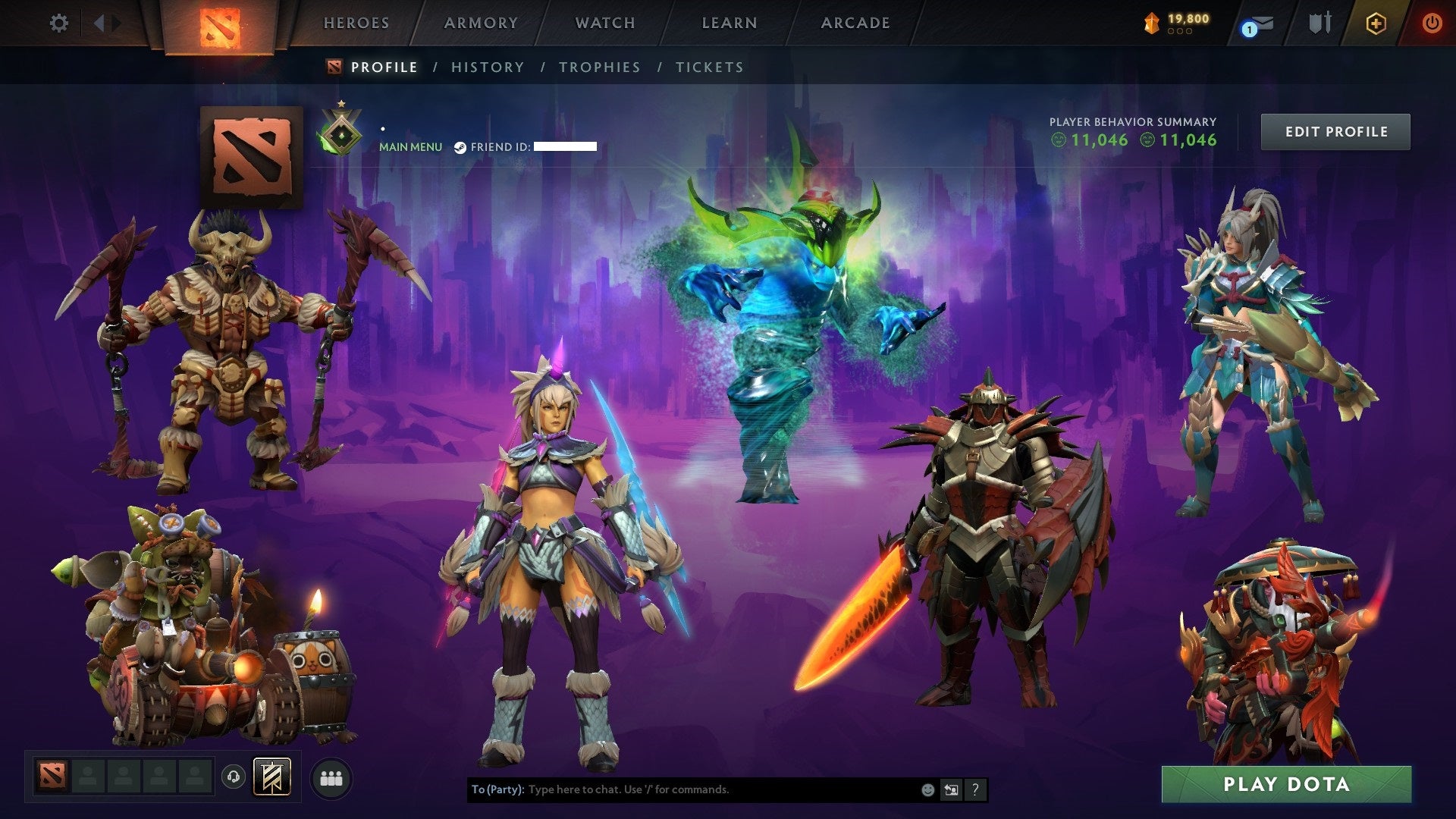Switch to the HISTORY tab
The image size is (1456, 819).
tap(487, 67)
